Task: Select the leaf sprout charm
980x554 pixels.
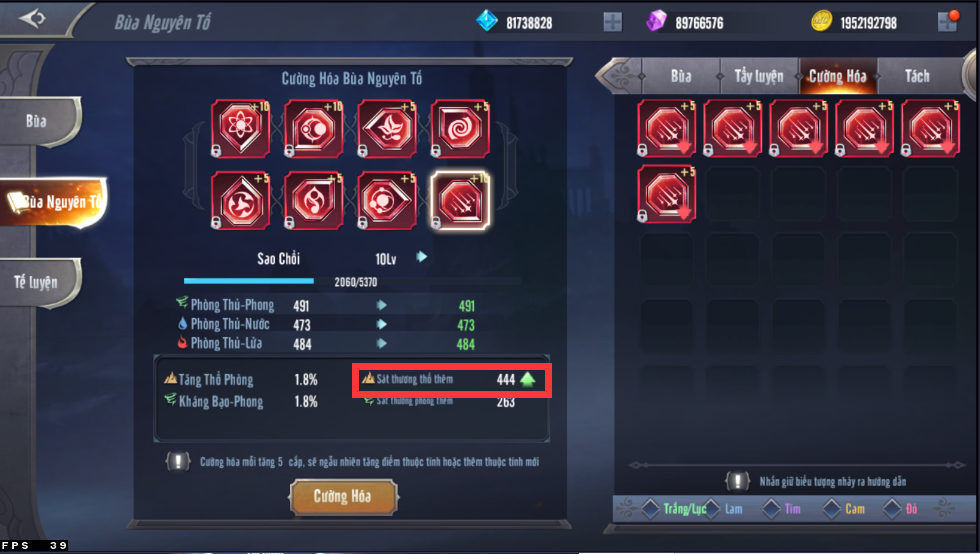Action: [387, 129]
